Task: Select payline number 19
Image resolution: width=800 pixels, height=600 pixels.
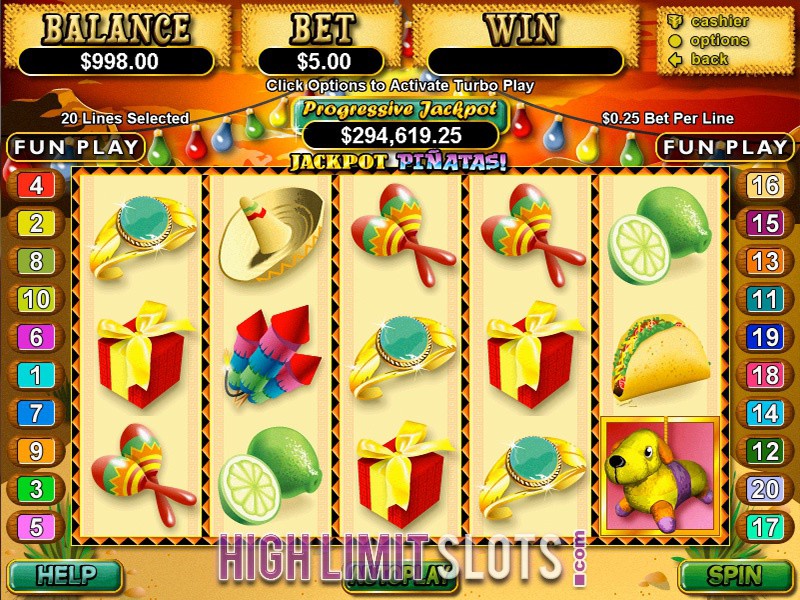Action: pos(765,337)
